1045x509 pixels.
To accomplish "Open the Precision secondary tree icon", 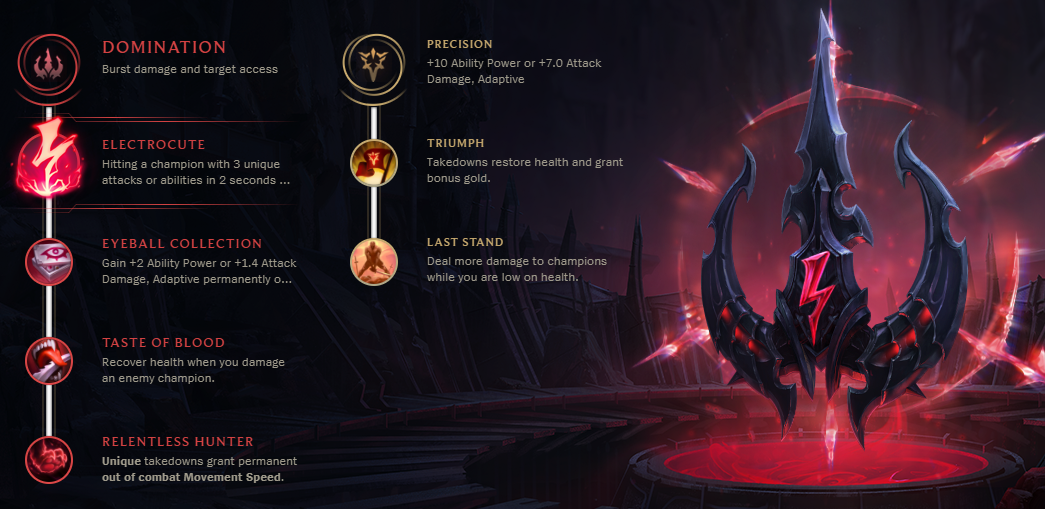I will coord(373,62).
